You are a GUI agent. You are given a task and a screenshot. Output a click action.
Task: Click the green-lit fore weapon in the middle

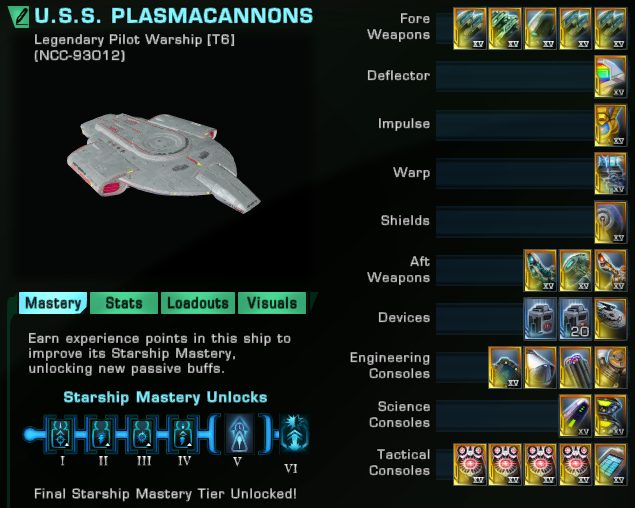(x=541, y=27)
